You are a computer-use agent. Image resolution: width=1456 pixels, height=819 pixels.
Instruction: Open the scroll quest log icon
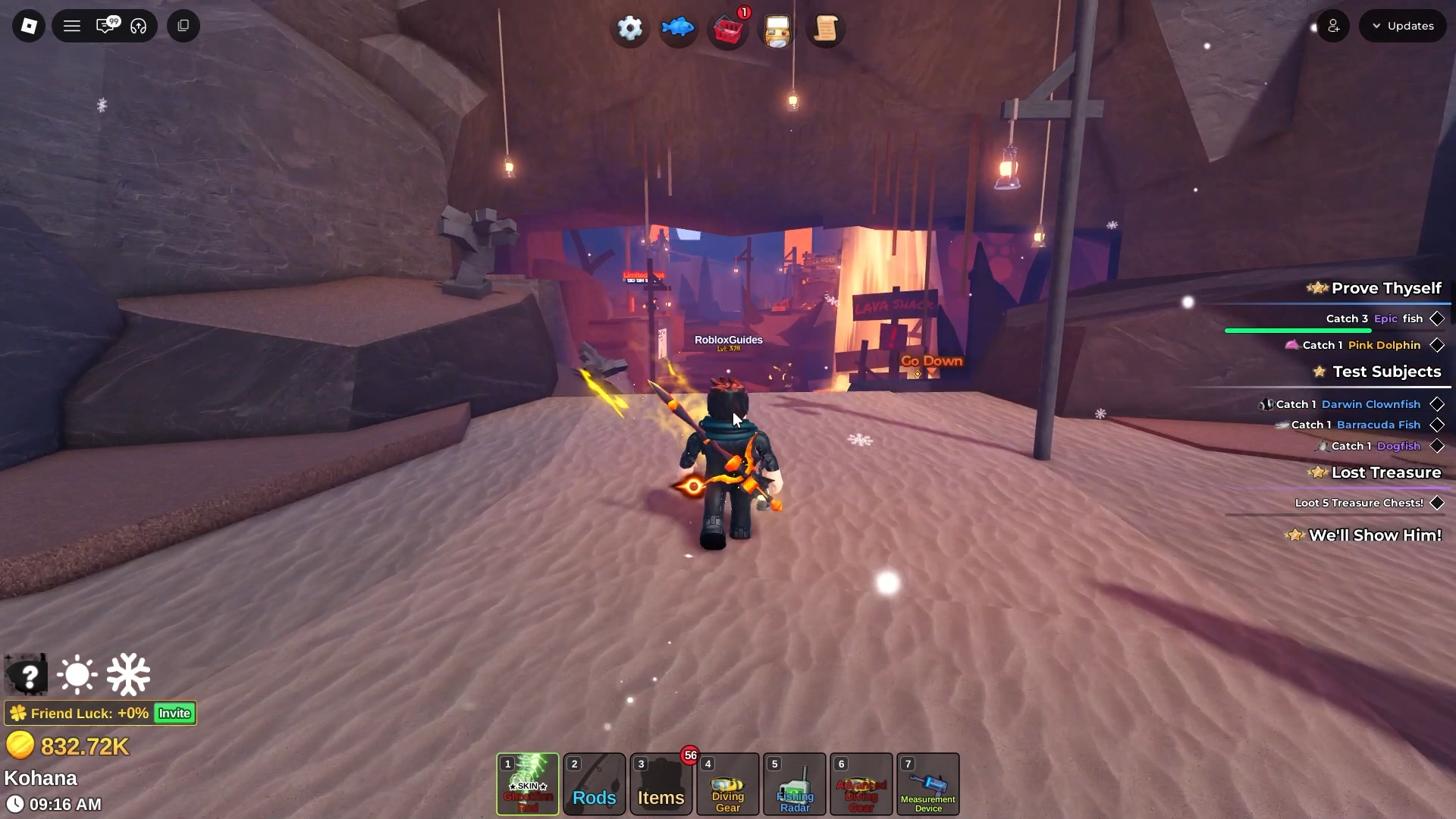825,30
